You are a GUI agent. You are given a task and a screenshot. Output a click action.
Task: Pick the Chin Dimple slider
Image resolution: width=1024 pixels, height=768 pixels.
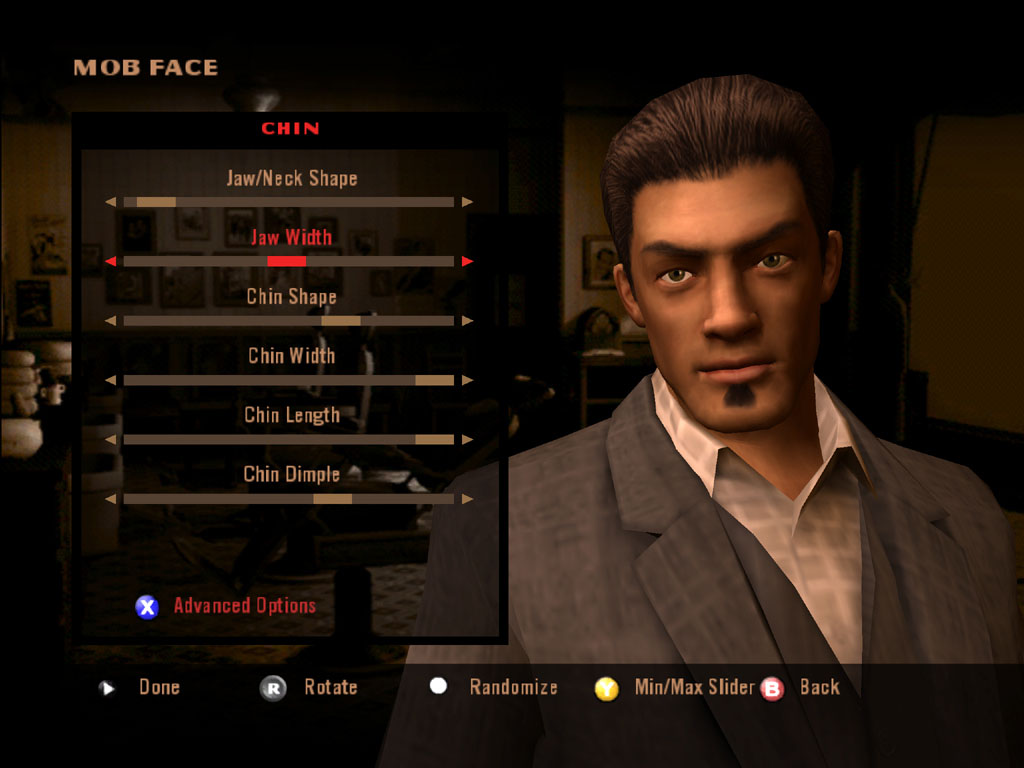(x=289, y=498)
